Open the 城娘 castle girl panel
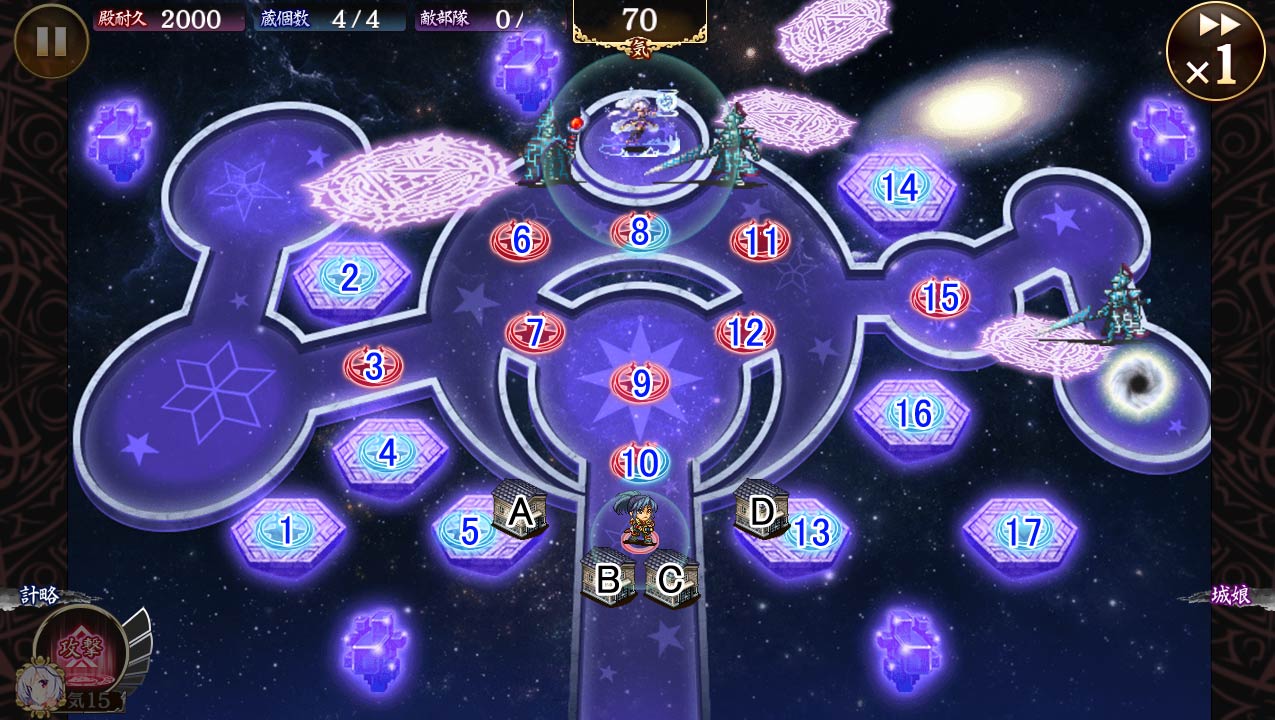This screenshot has height=720, width=1275. [1230, 596]
